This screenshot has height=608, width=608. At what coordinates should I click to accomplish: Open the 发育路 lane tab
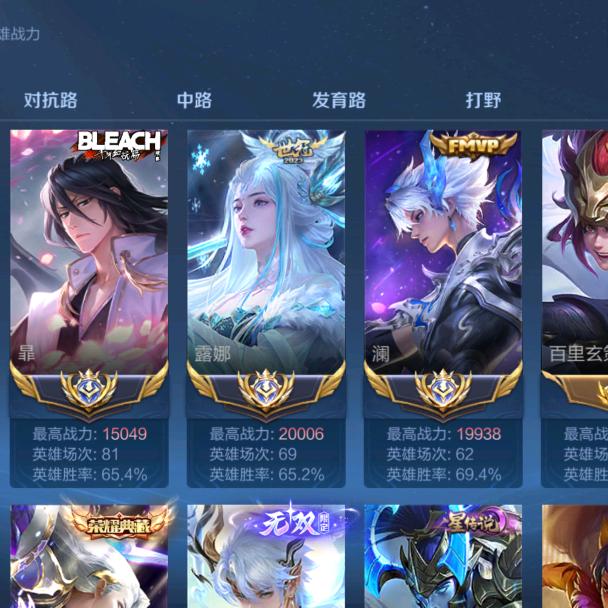338,100
